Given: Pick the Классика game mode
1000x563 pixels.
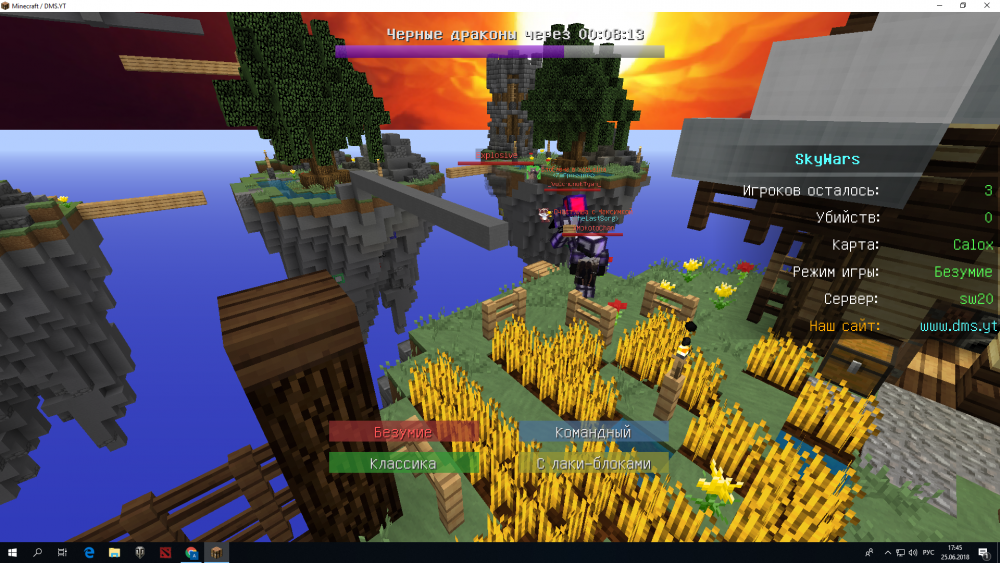Looking at the screenshot, I should click(x=404, y=463).
